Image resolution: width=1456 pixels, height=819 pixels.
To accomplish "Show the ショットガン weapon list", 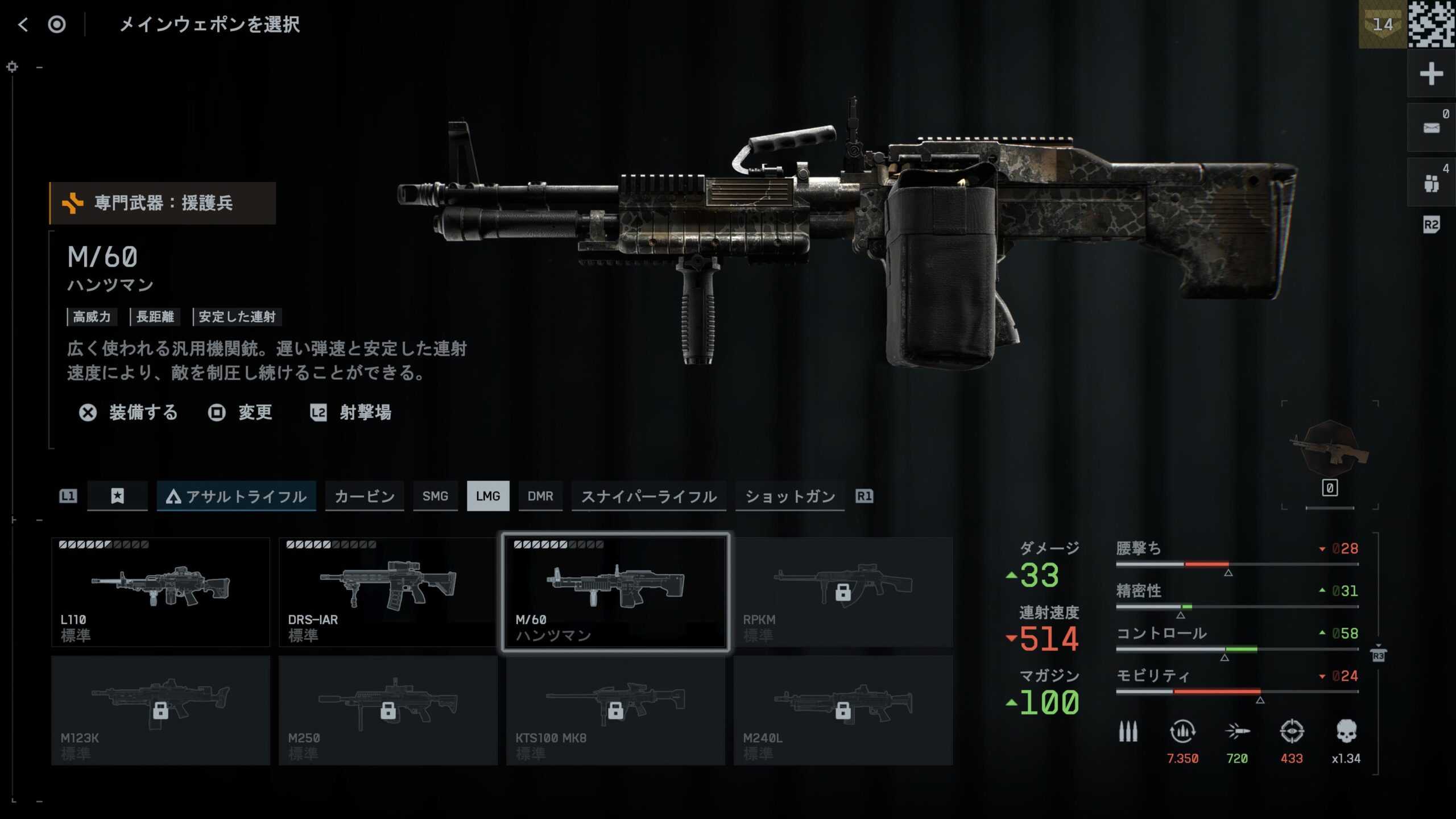I will click(790, 497).
